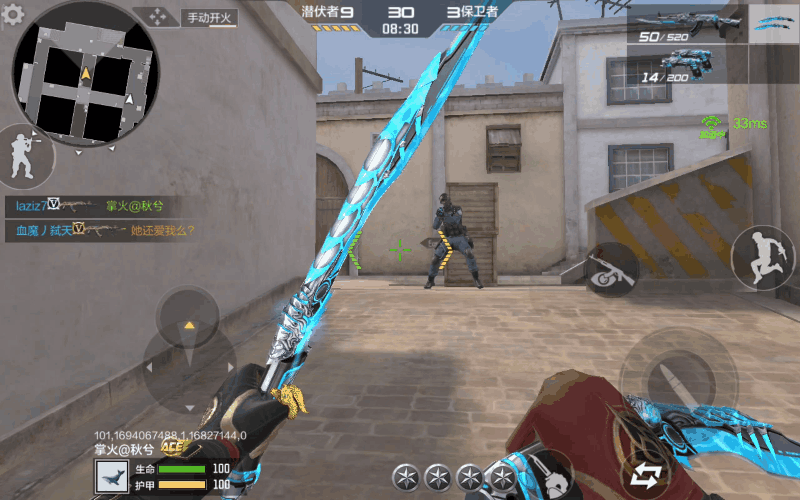This screenshot has width=800, height=500.
Task: Open the kill feed chat panel
Action: pos(100,218)
